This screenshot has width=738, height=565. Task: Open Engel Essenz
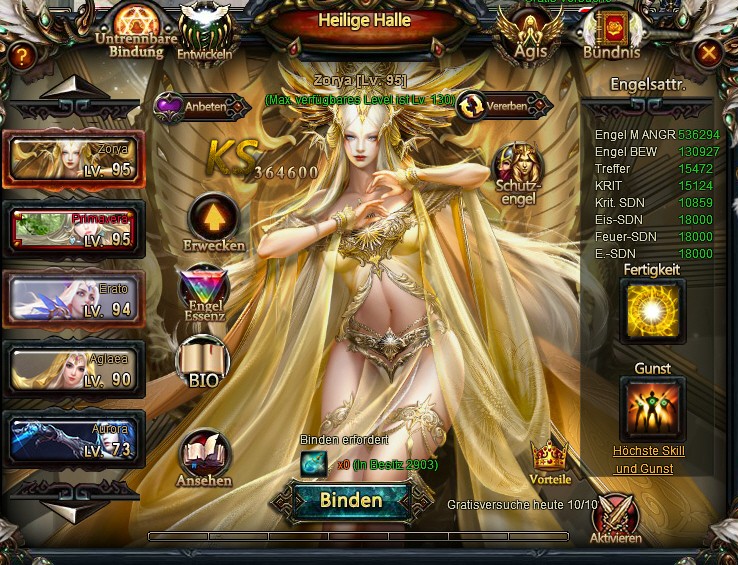click(204, 292)
